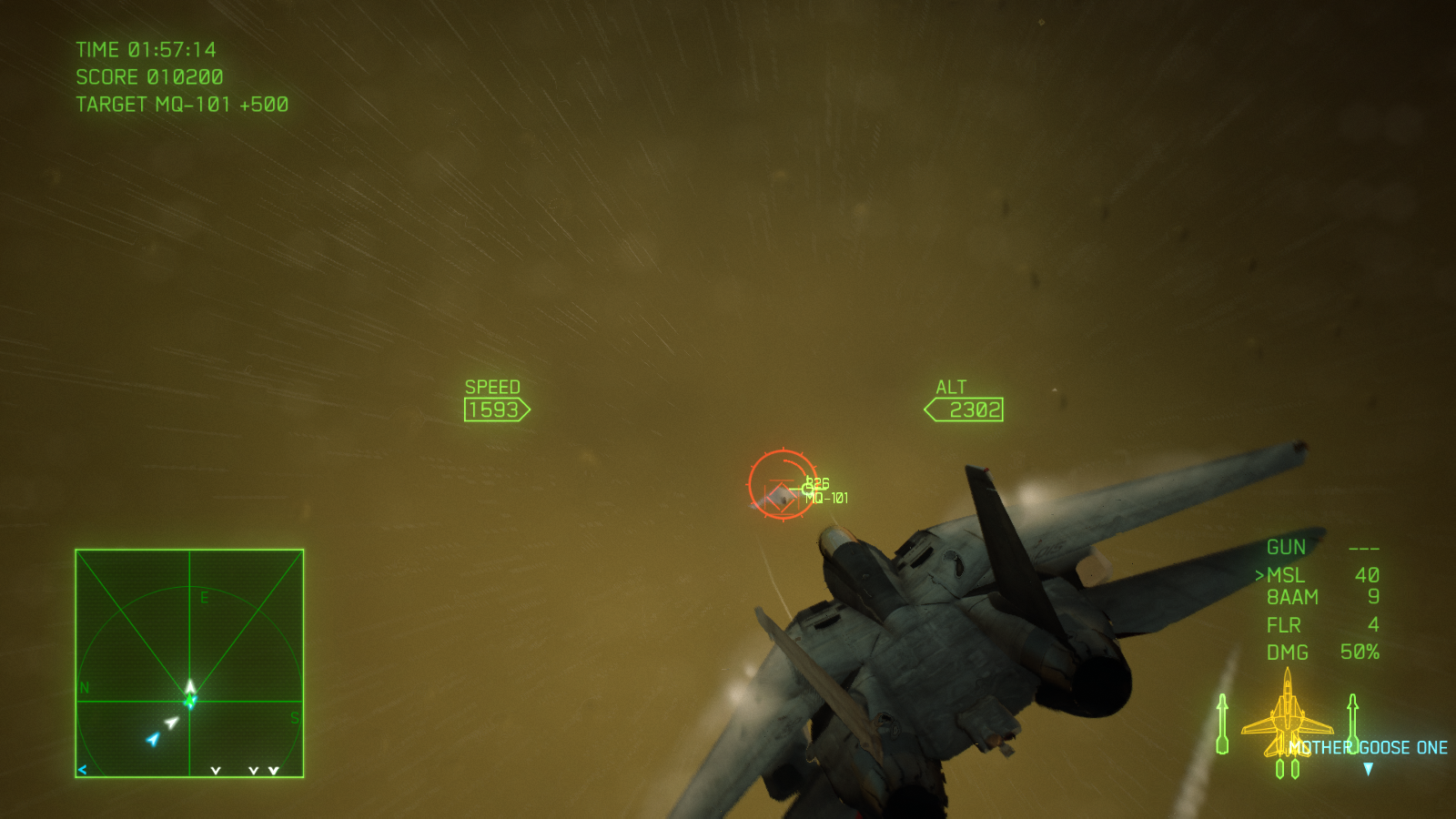Click the radar minimap

coord(189,663)
